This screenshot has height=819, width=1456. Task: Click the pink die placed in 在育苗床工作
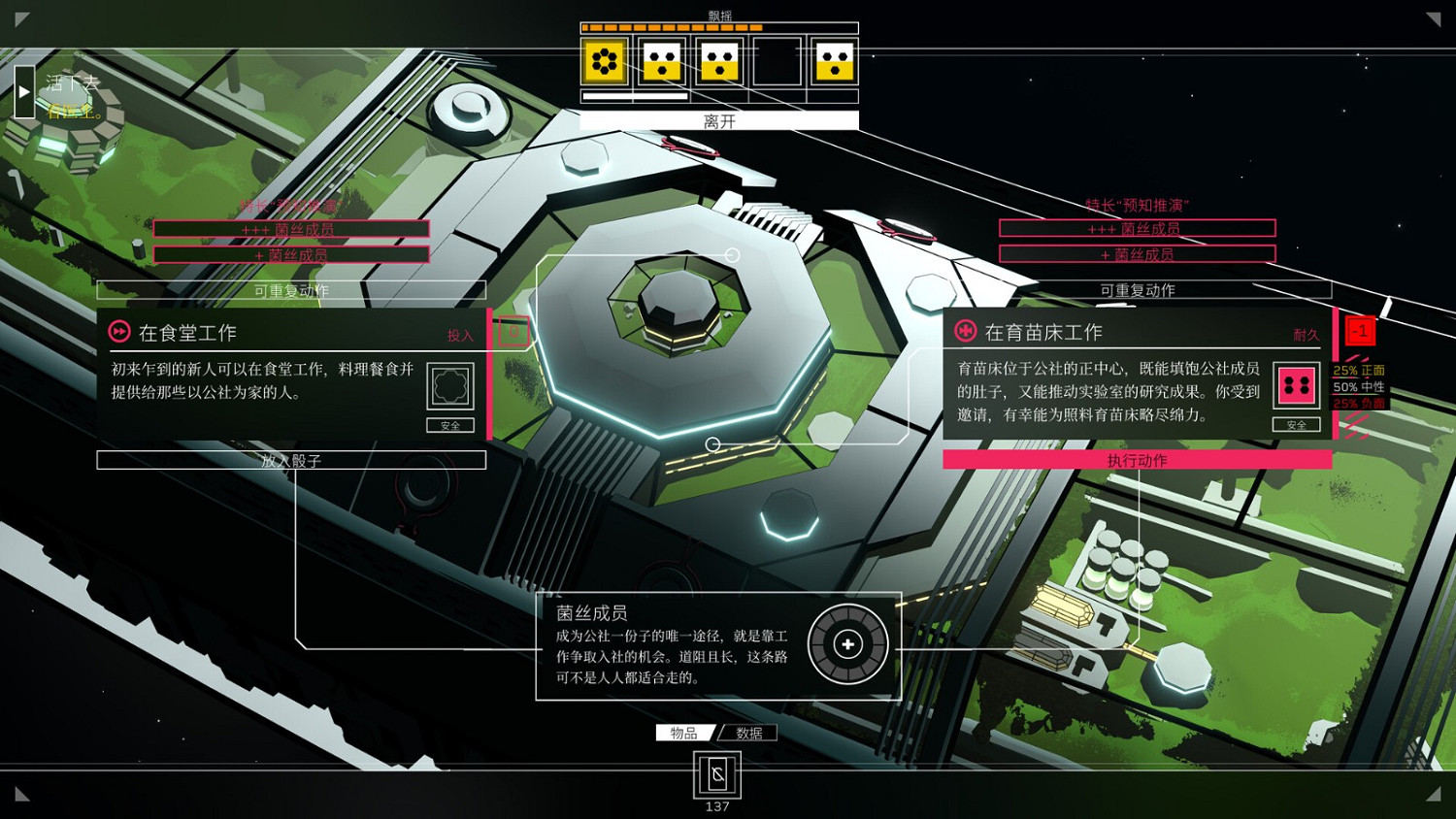(1297, 385)
